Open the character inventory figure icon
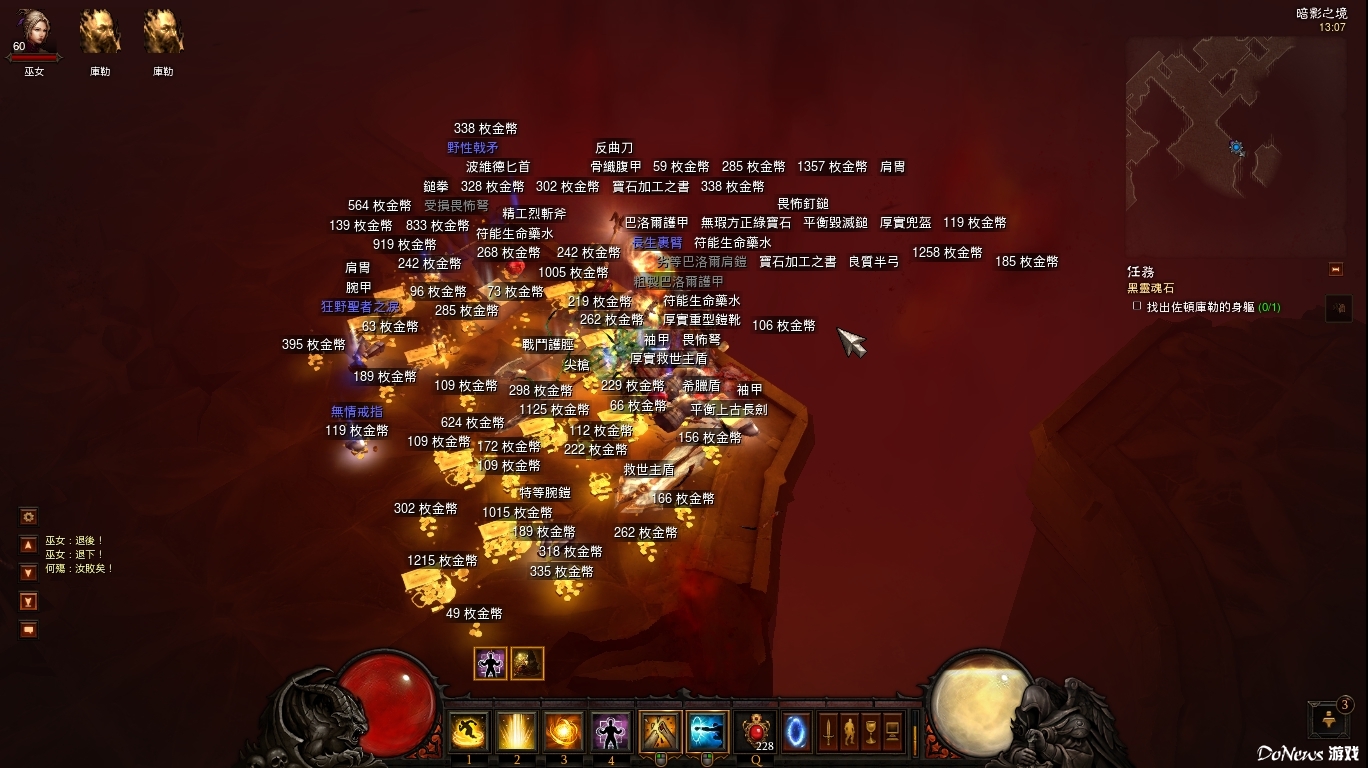 [850, 732]
